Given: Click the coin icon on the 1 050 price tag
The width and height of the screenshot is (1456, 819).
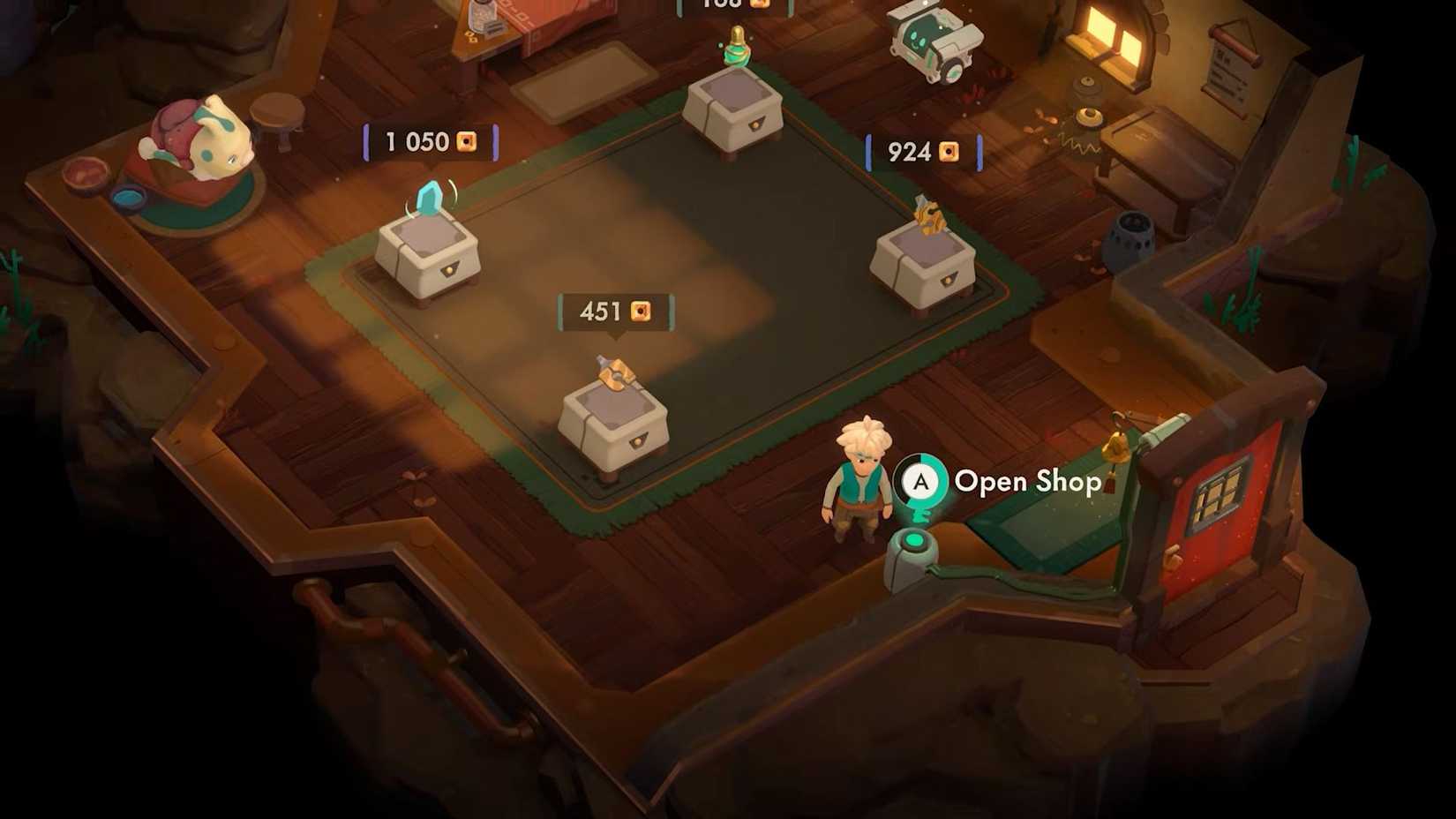Looking at the screenshot, I should [x=465, y=141].
